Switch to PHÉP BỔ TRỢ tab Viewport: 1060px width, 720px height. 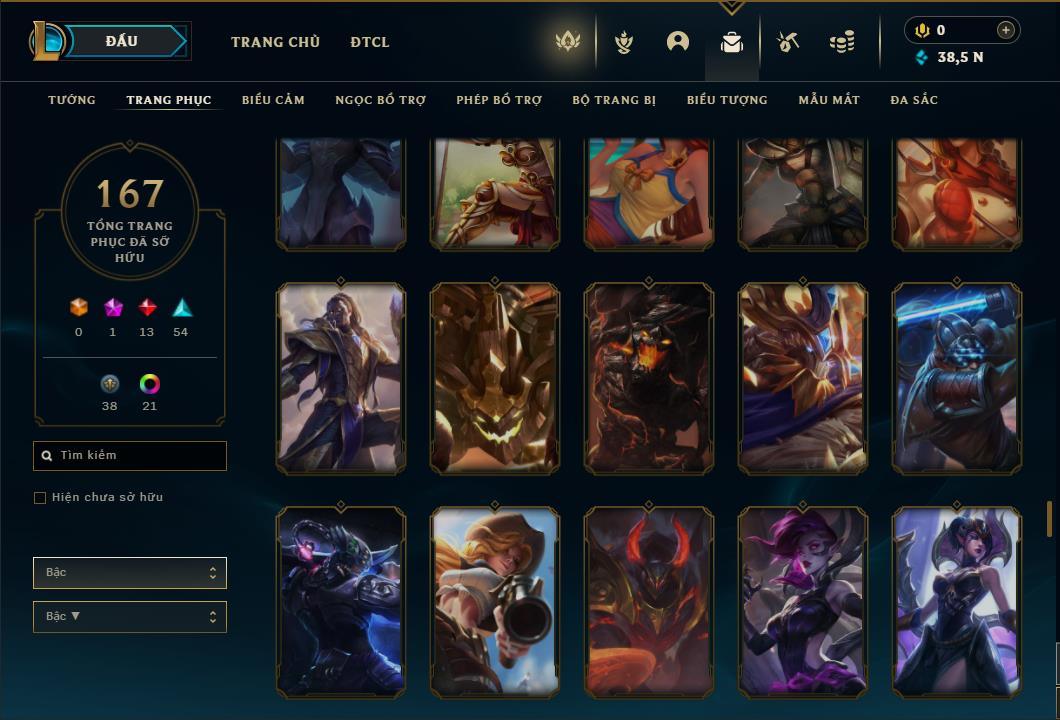tap(499, 100)
